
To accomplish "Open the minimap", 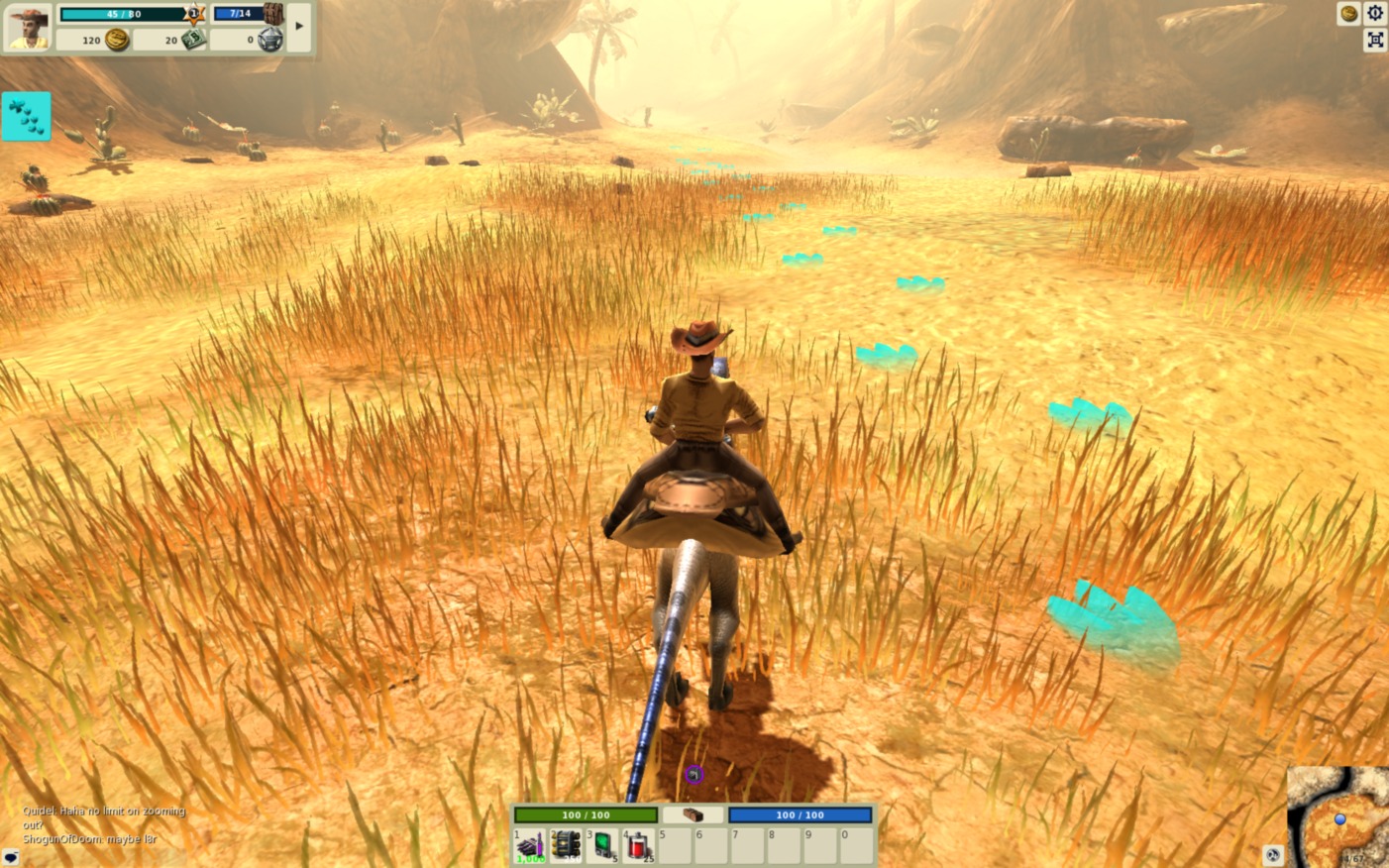I will pos(1339,817).
